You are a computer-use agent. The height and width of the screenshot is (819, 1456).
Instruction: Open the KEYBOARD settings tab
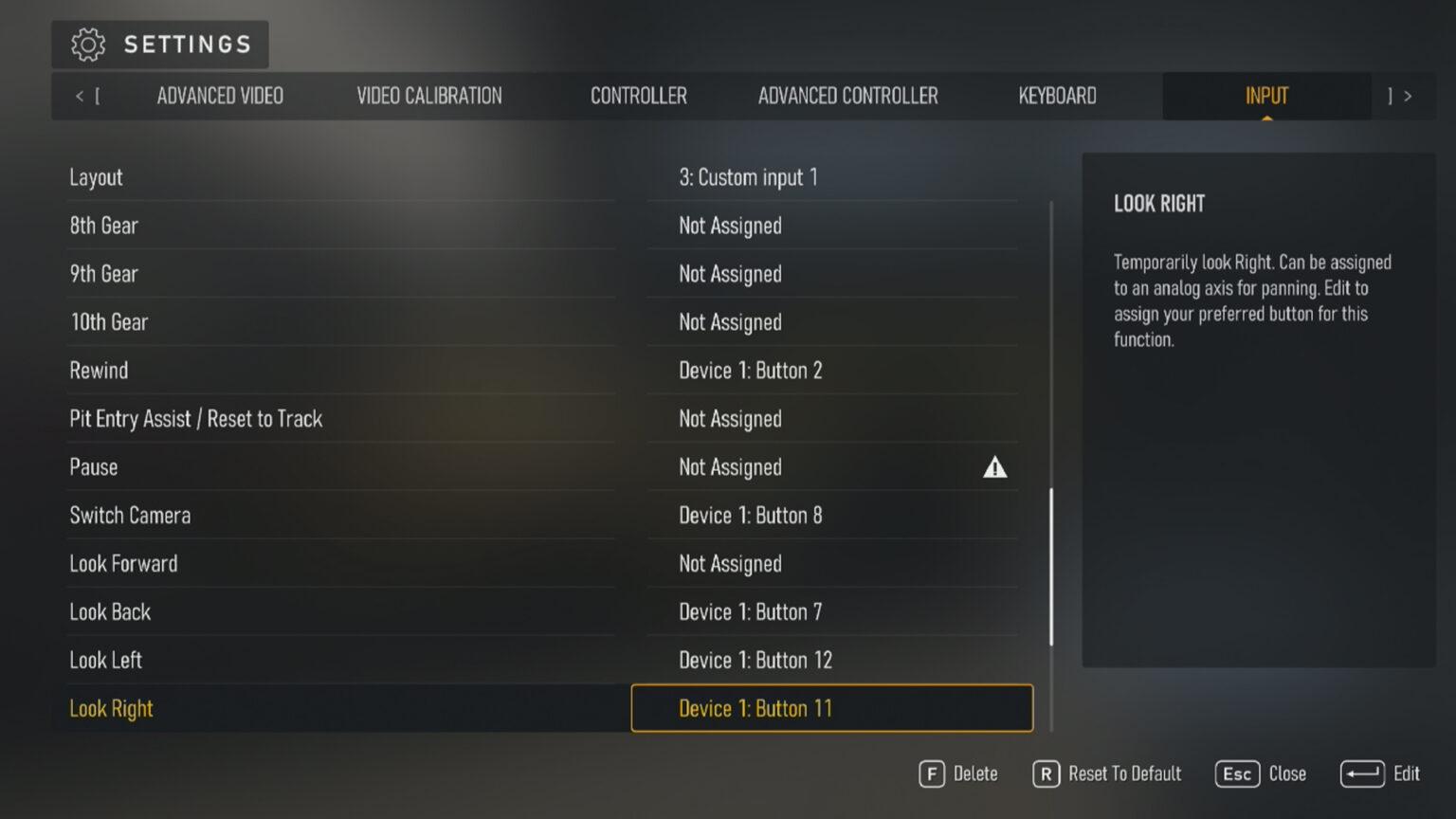click(x=1056, y=96)
